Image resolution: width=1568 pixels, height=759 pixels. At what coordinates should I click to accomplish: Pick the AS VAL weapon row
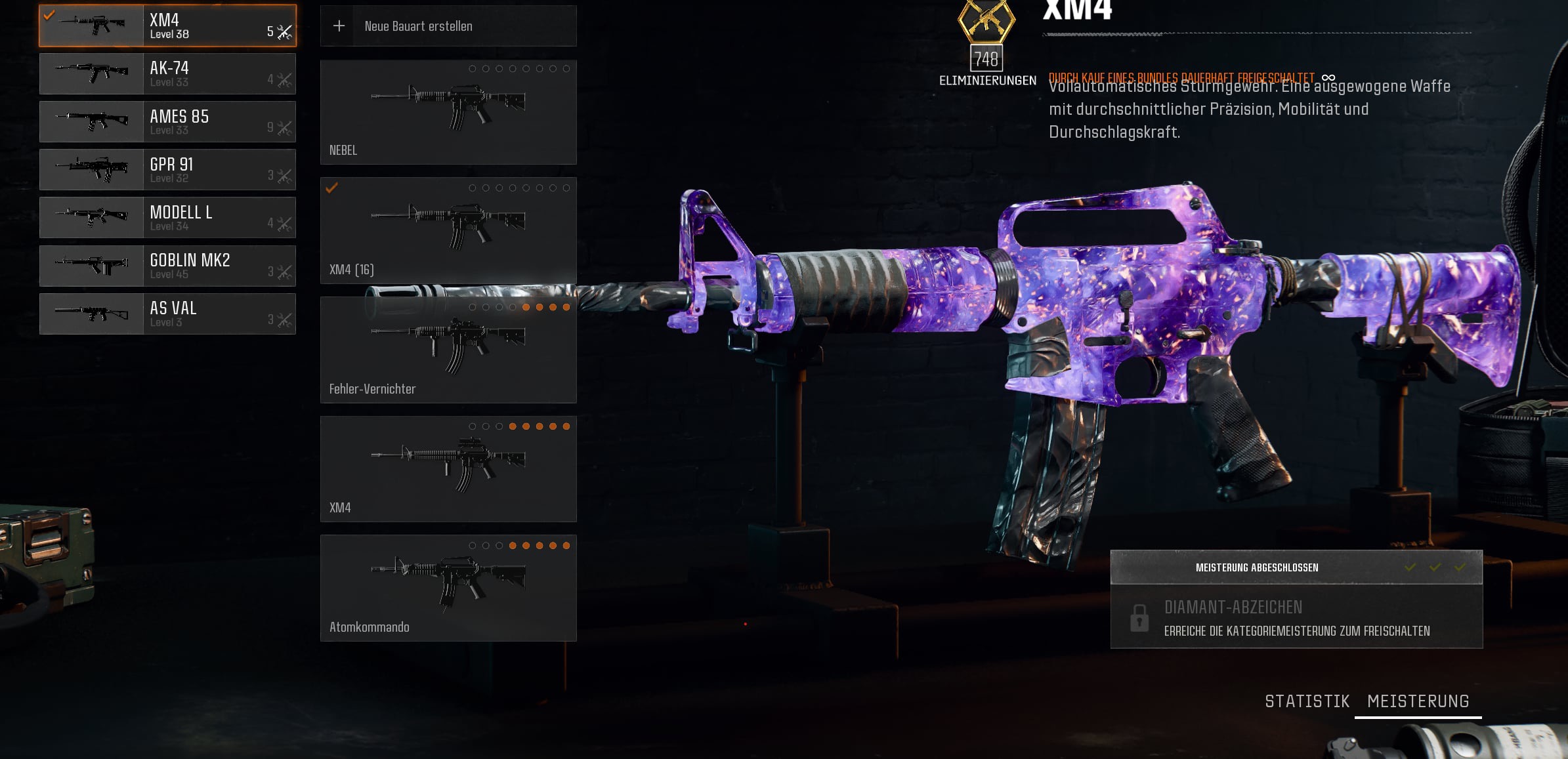(167, 314)
